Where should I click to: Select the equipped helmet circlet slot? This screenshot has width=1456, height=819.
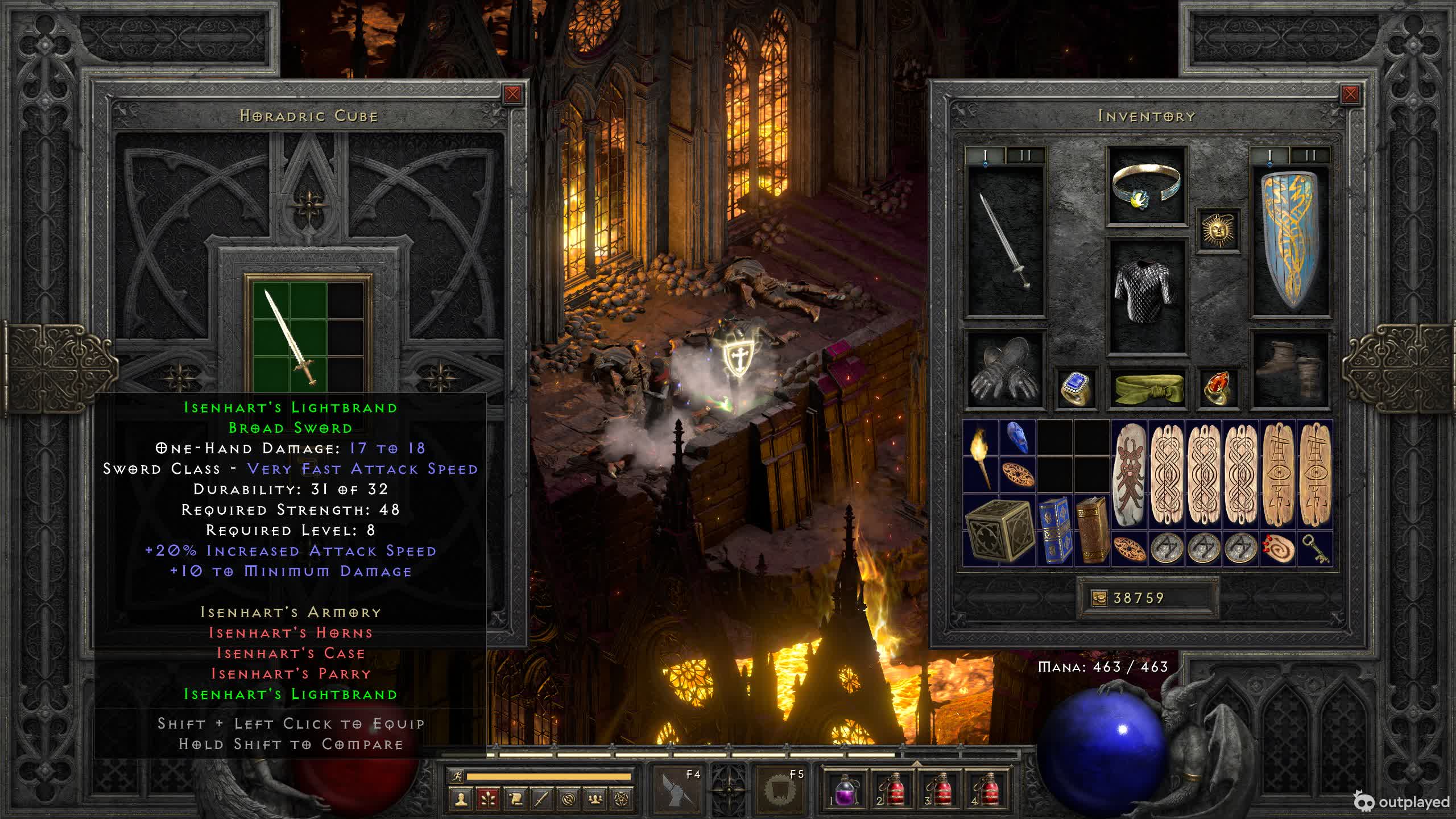pos(1147,185)
